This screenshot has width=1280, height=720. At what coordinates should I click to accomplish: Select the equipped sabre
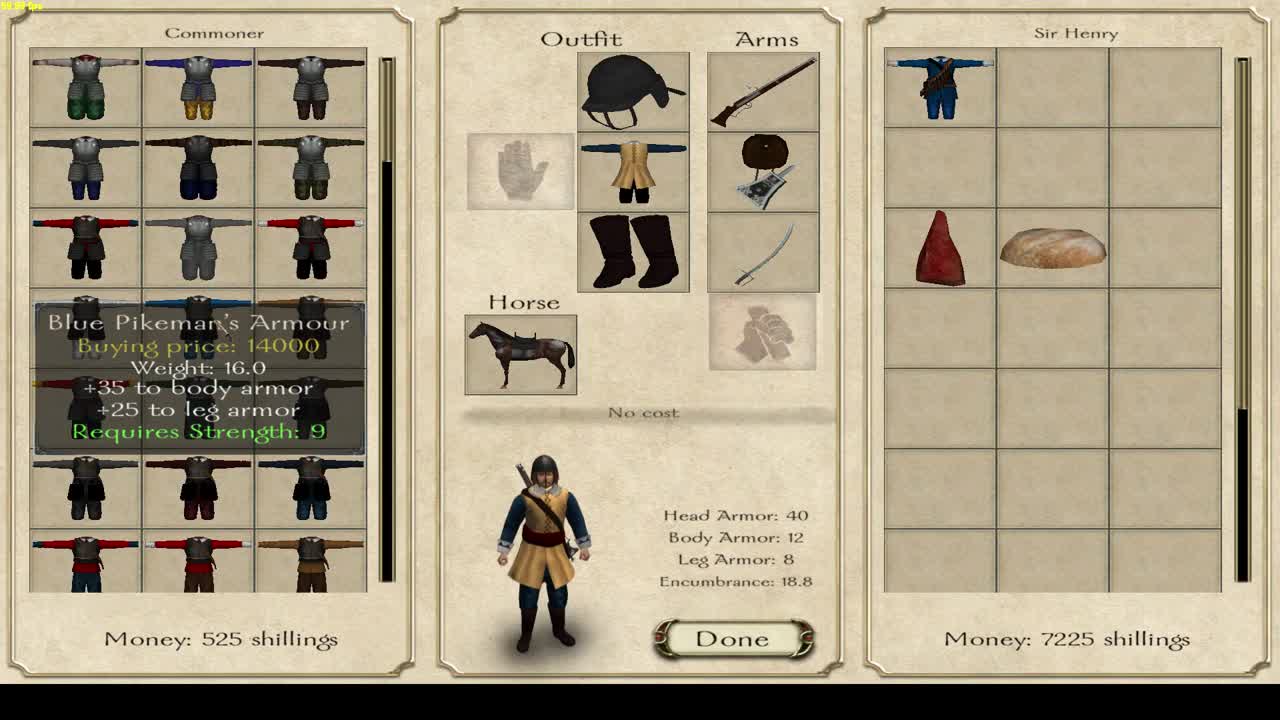763,252
